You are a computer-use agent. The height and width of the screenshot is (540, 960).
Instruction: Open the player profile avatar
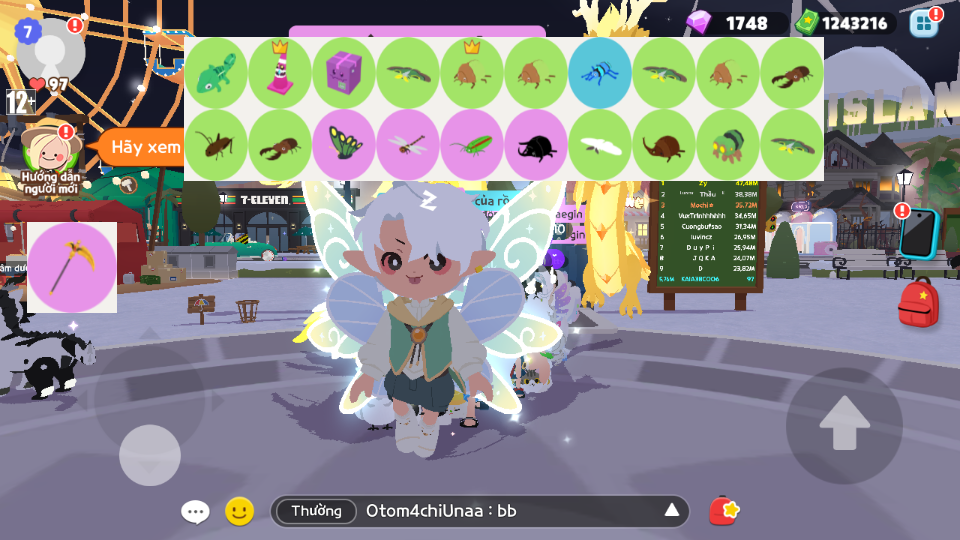pos(49,50)
